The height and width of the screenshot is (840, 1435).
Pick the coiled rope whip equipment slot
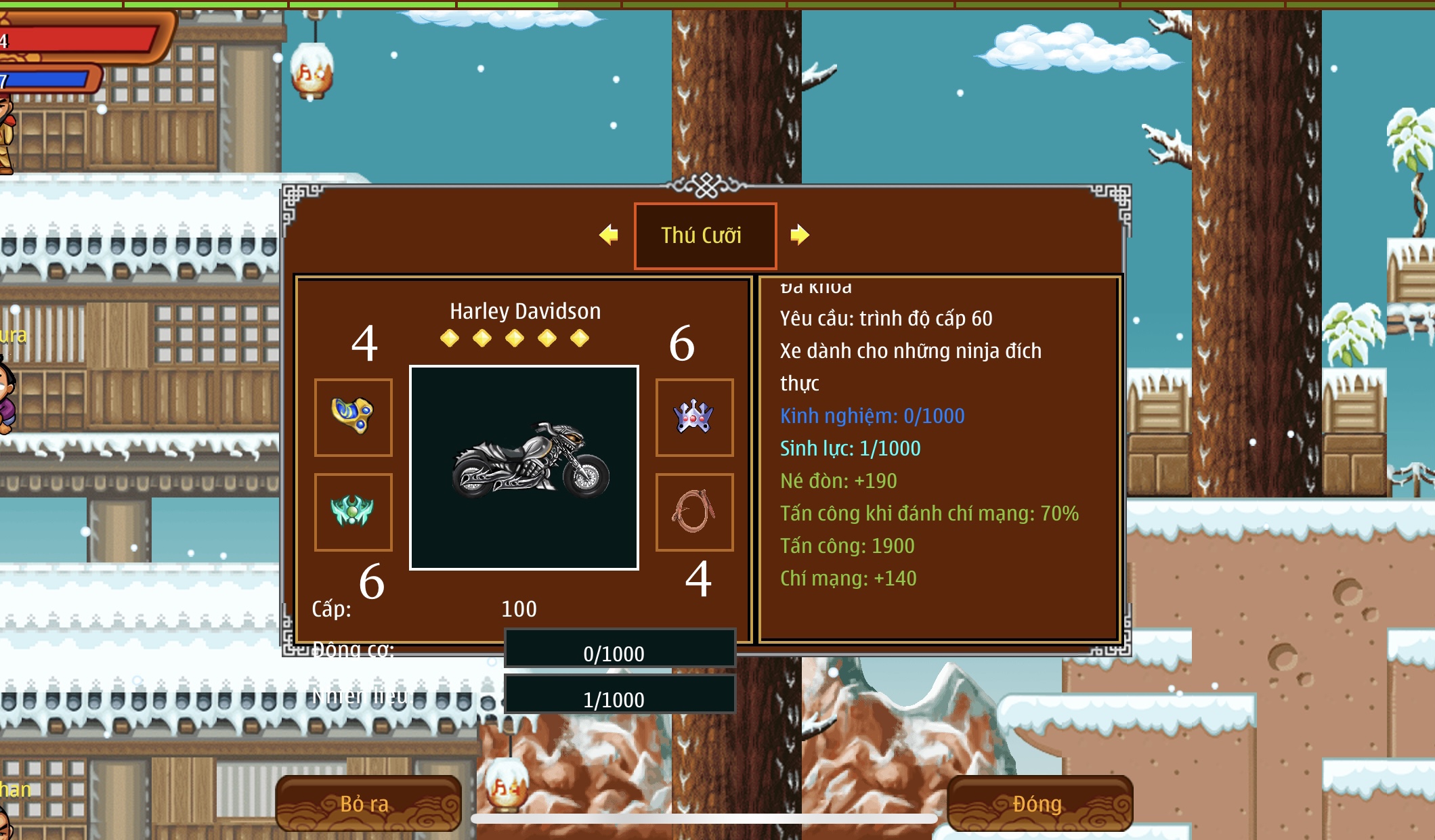click(x=694, y=512)
